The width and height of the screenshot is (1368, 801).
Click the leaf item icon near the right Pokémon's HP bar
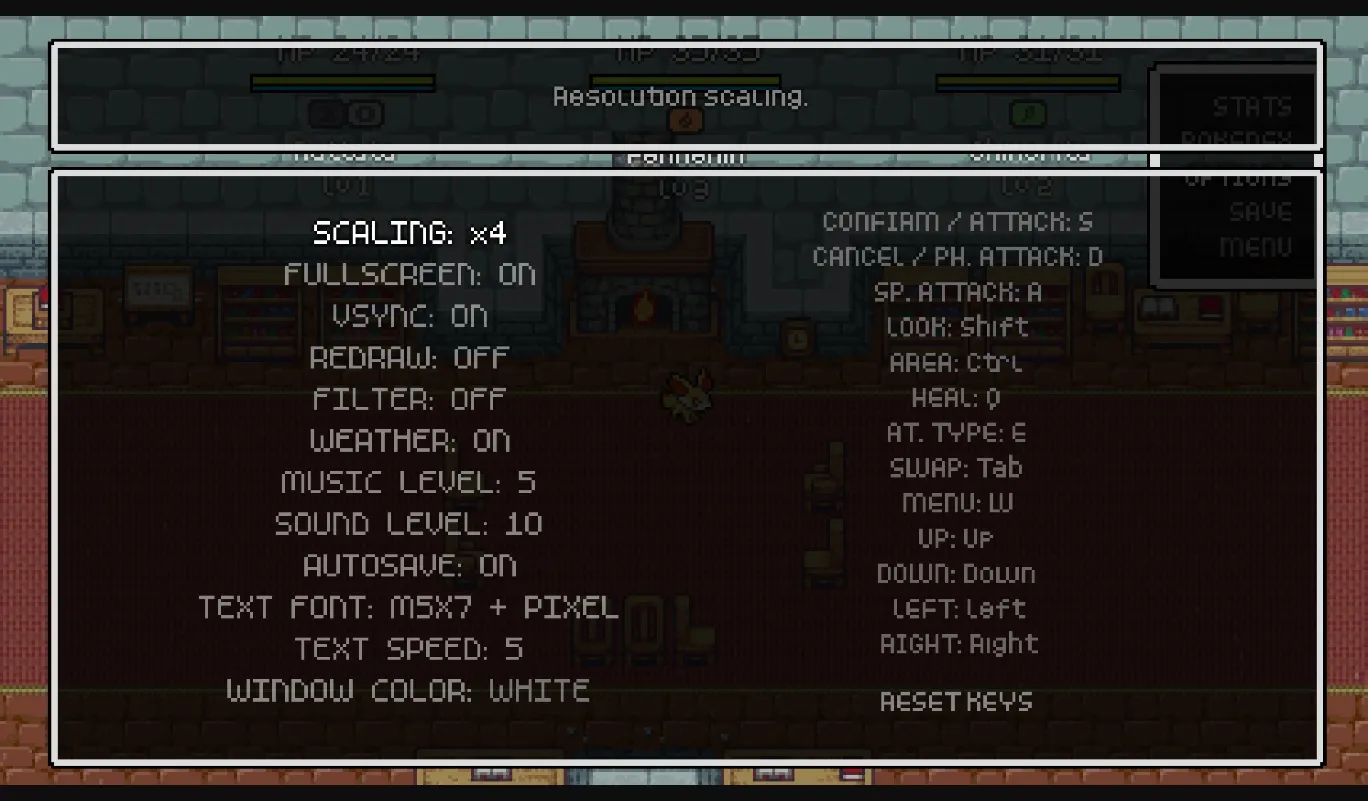pos(1026,115)
